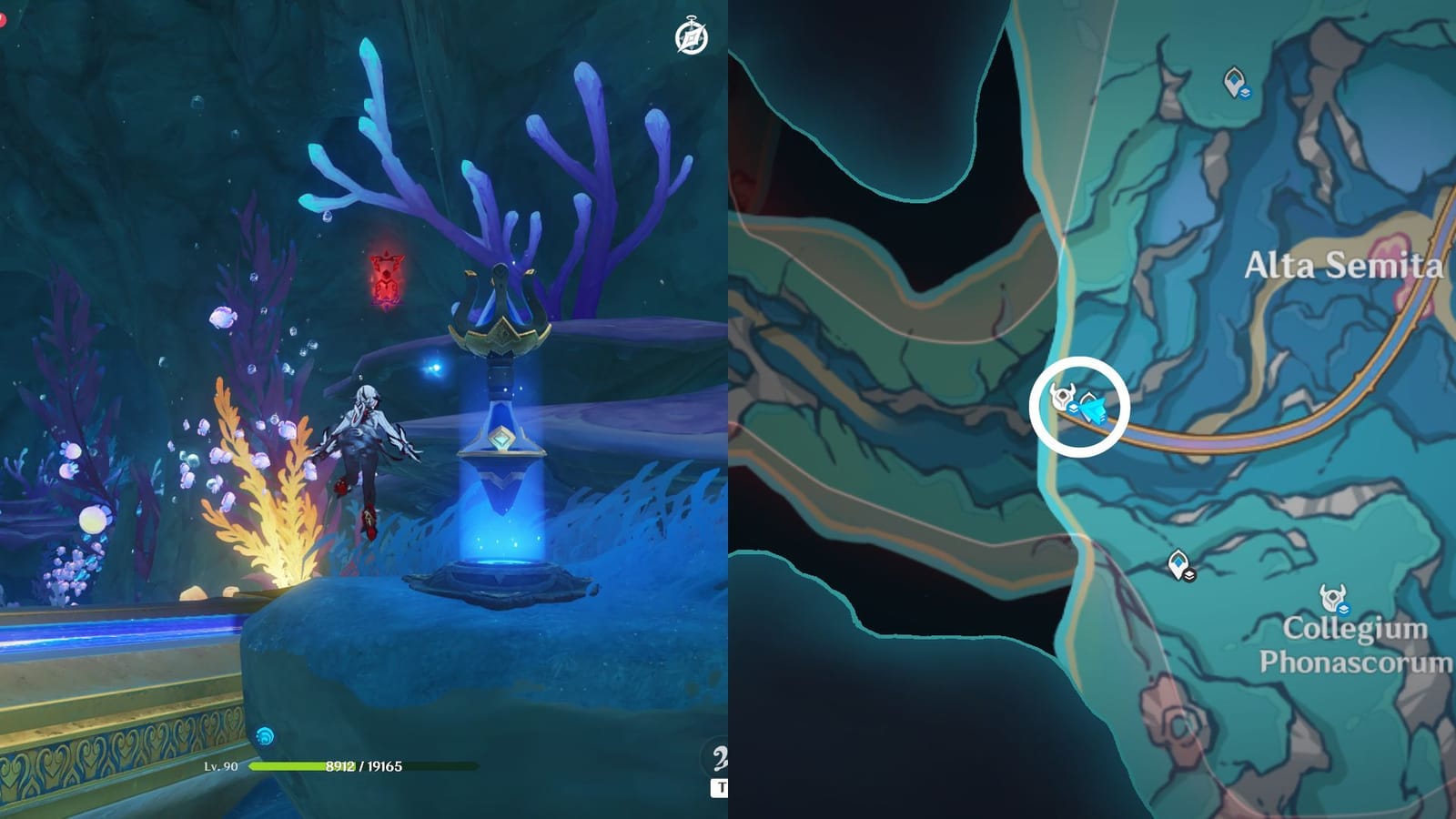Switch focus to the gameplay view panel
Screen dimensions: 1456x819
pyautogui.click(x=364, y=409)
